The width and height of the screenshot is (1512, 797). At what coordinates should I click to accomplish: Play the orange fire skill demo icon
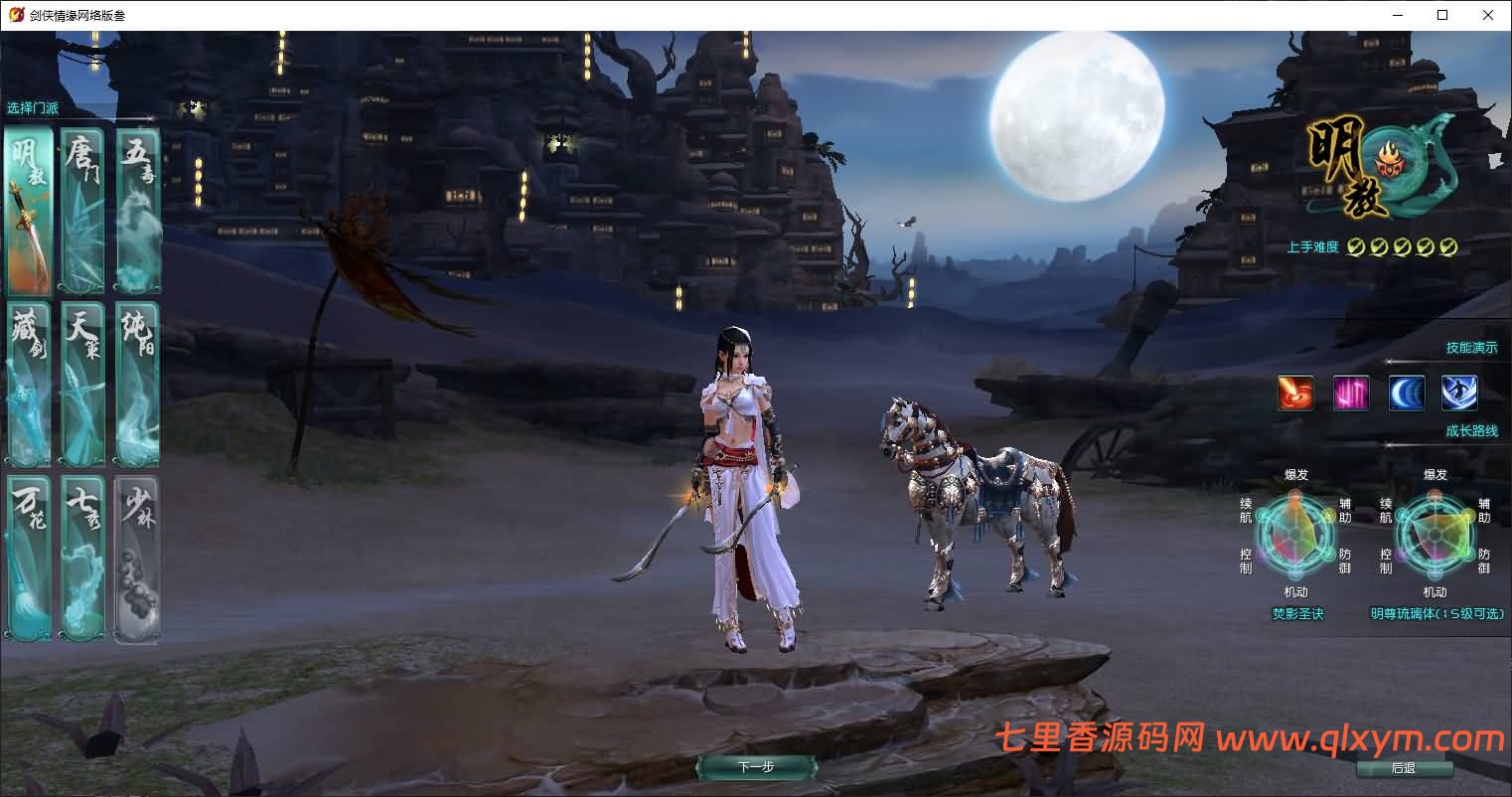point(1294,392)
